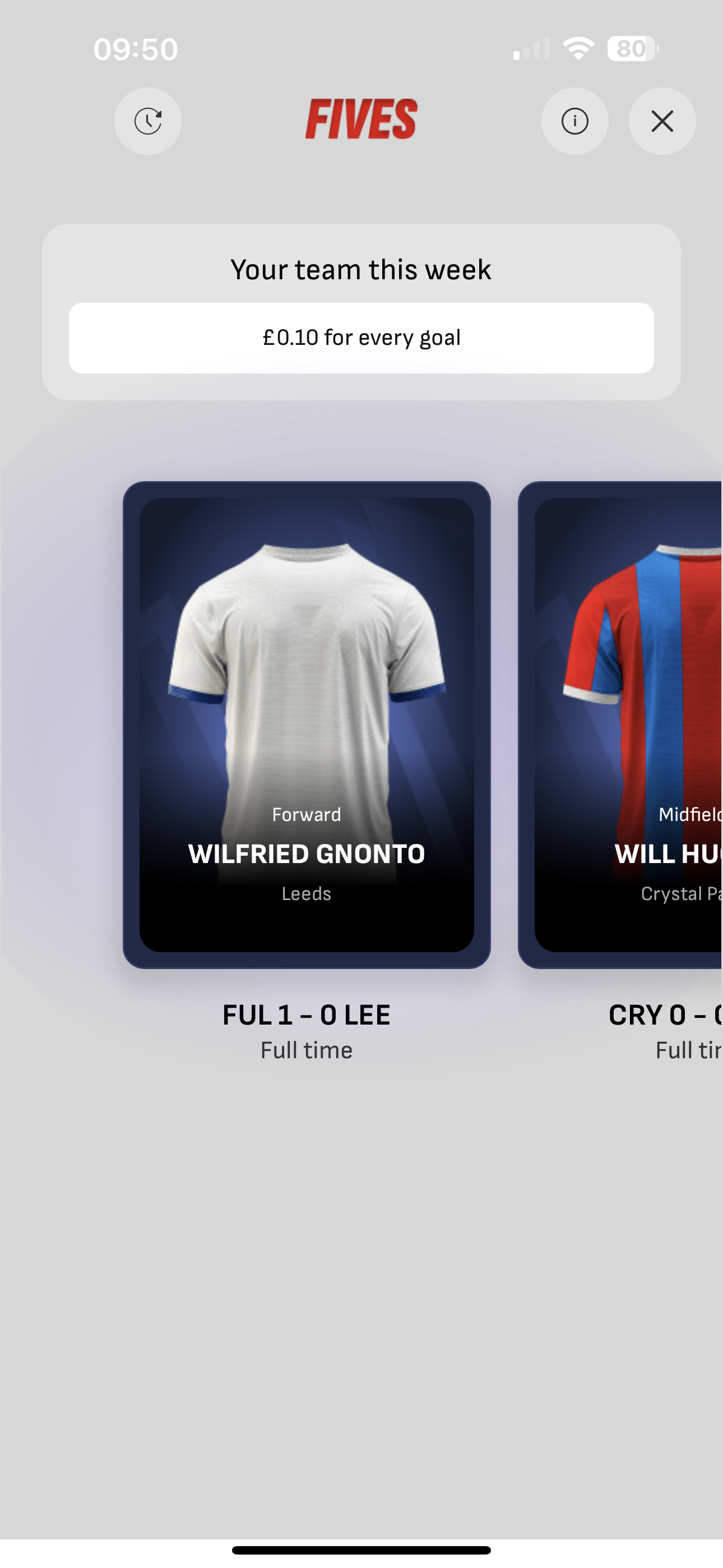Tap the FUL 1 - 0 LEE score
Viewport: 723px width, 1568px height.
coord(306,1014)
